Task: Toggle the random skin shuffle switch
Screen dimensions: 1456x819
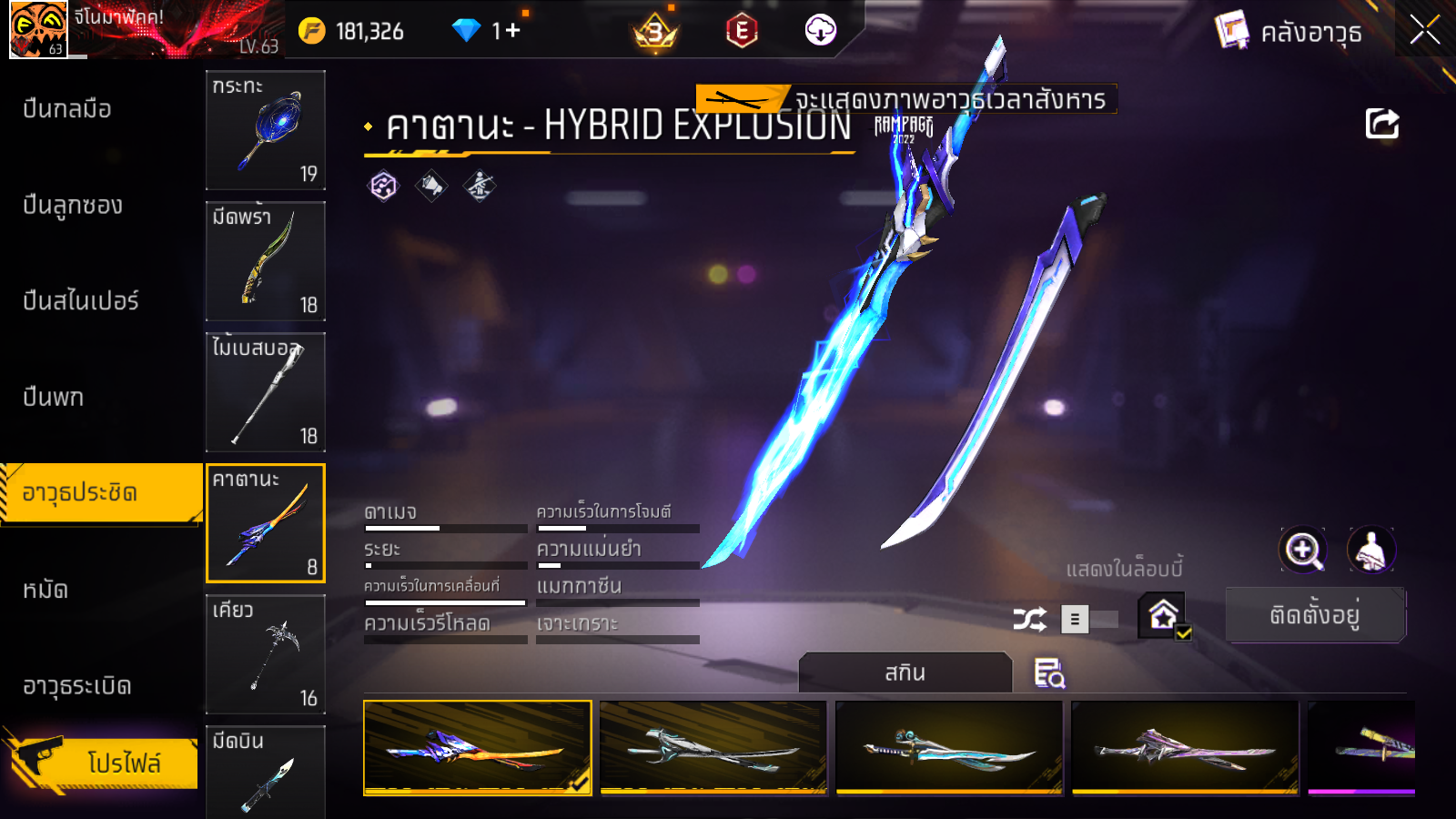Action: [x=1089, y=620]
